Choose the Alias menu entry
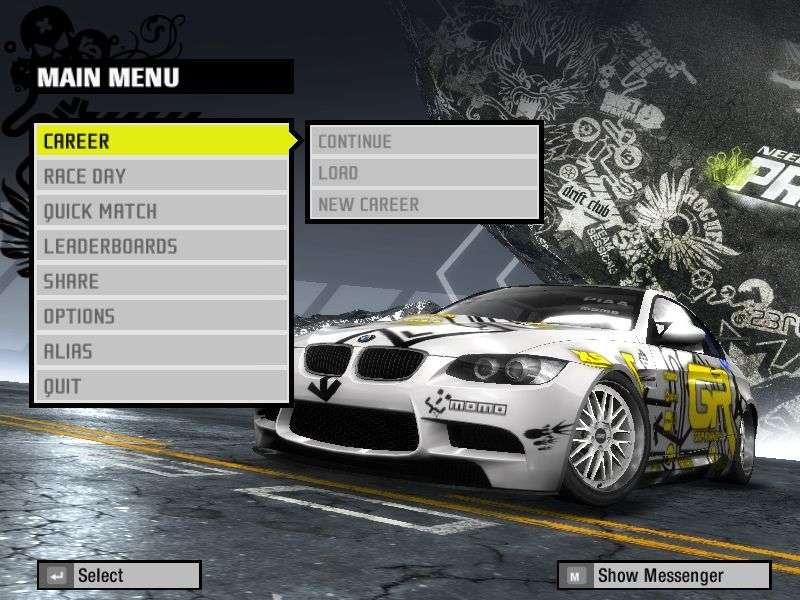This screenshot has height=600, width=800. pos(162,351)
